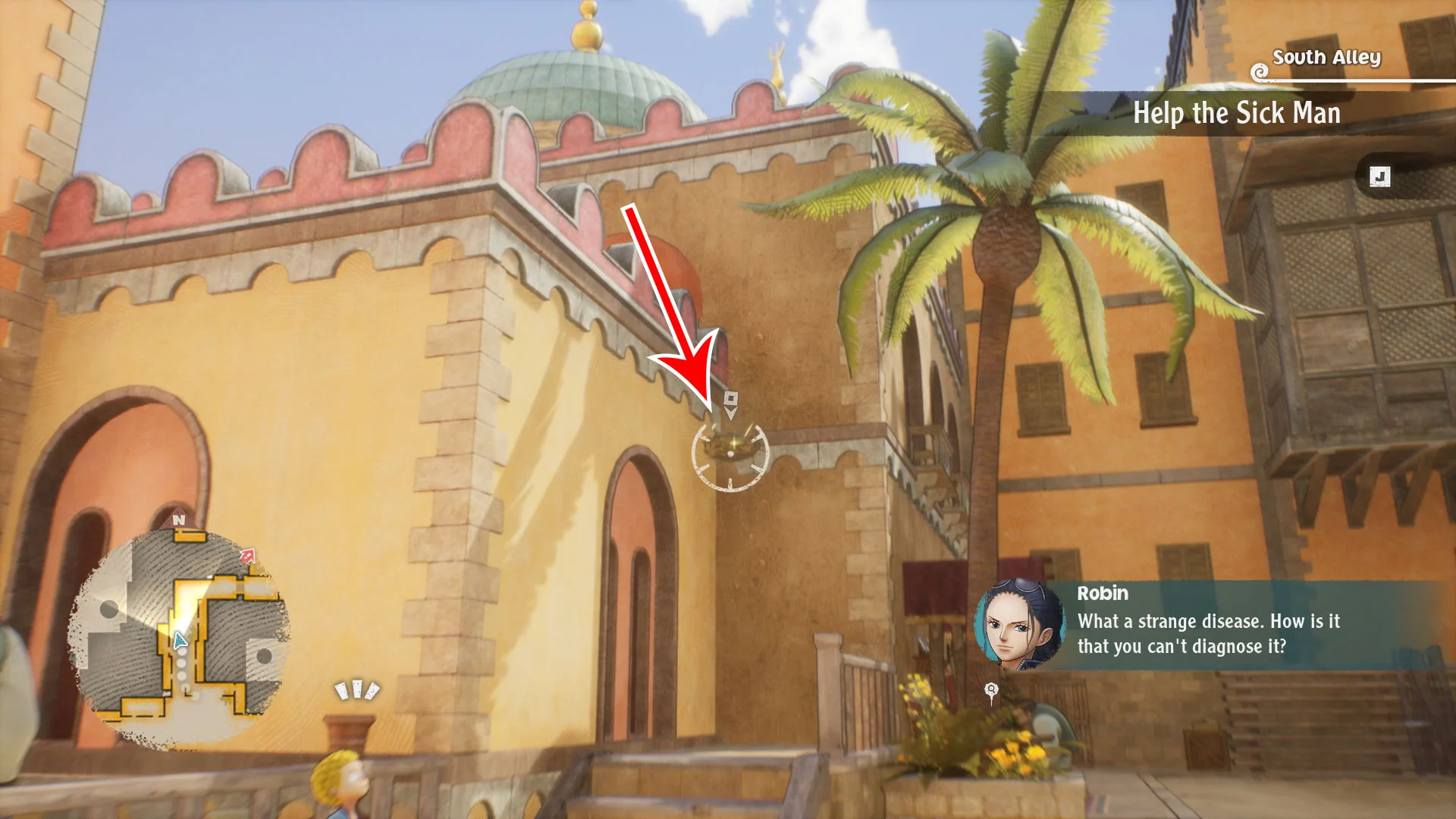Image resolution: width=1456 pixels, height=819 pixels.
Task: Open the Help the Sick Man quest tracker
Action: point(1236,114)
